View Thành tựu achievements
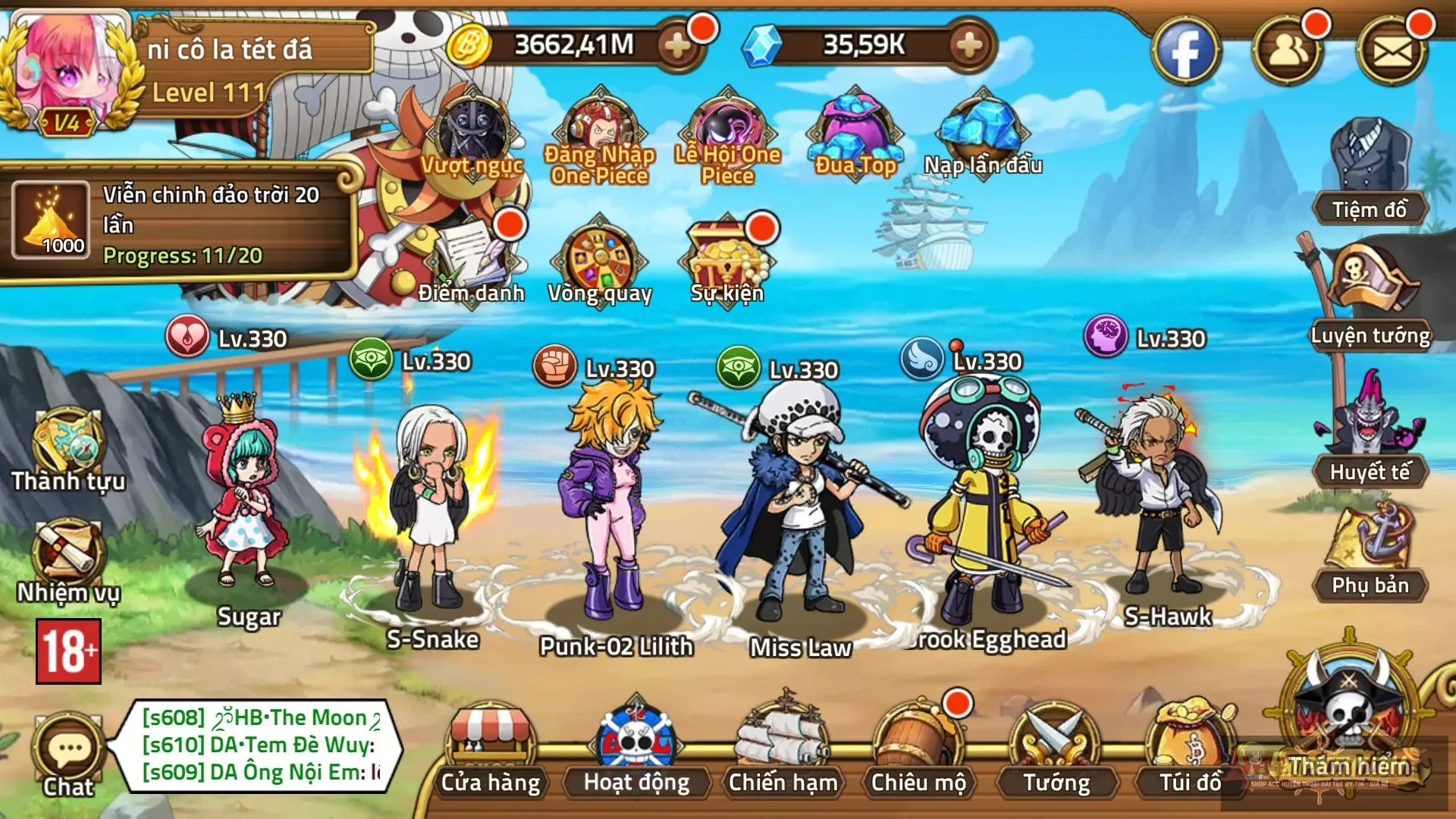1456x819 pixels. click(x=68, y=449)
